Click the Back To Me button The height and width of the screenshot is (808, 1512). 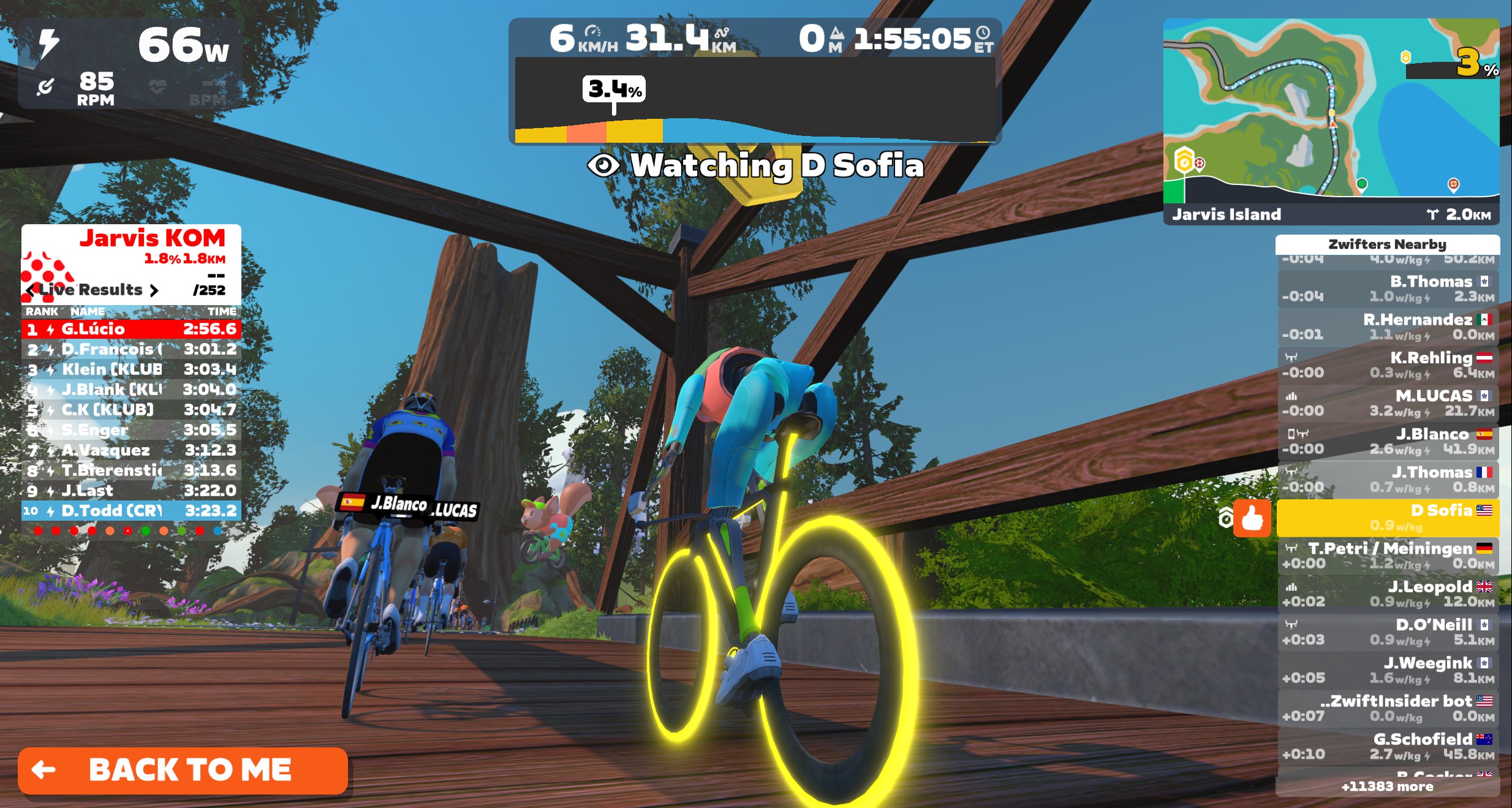point(183,771)
